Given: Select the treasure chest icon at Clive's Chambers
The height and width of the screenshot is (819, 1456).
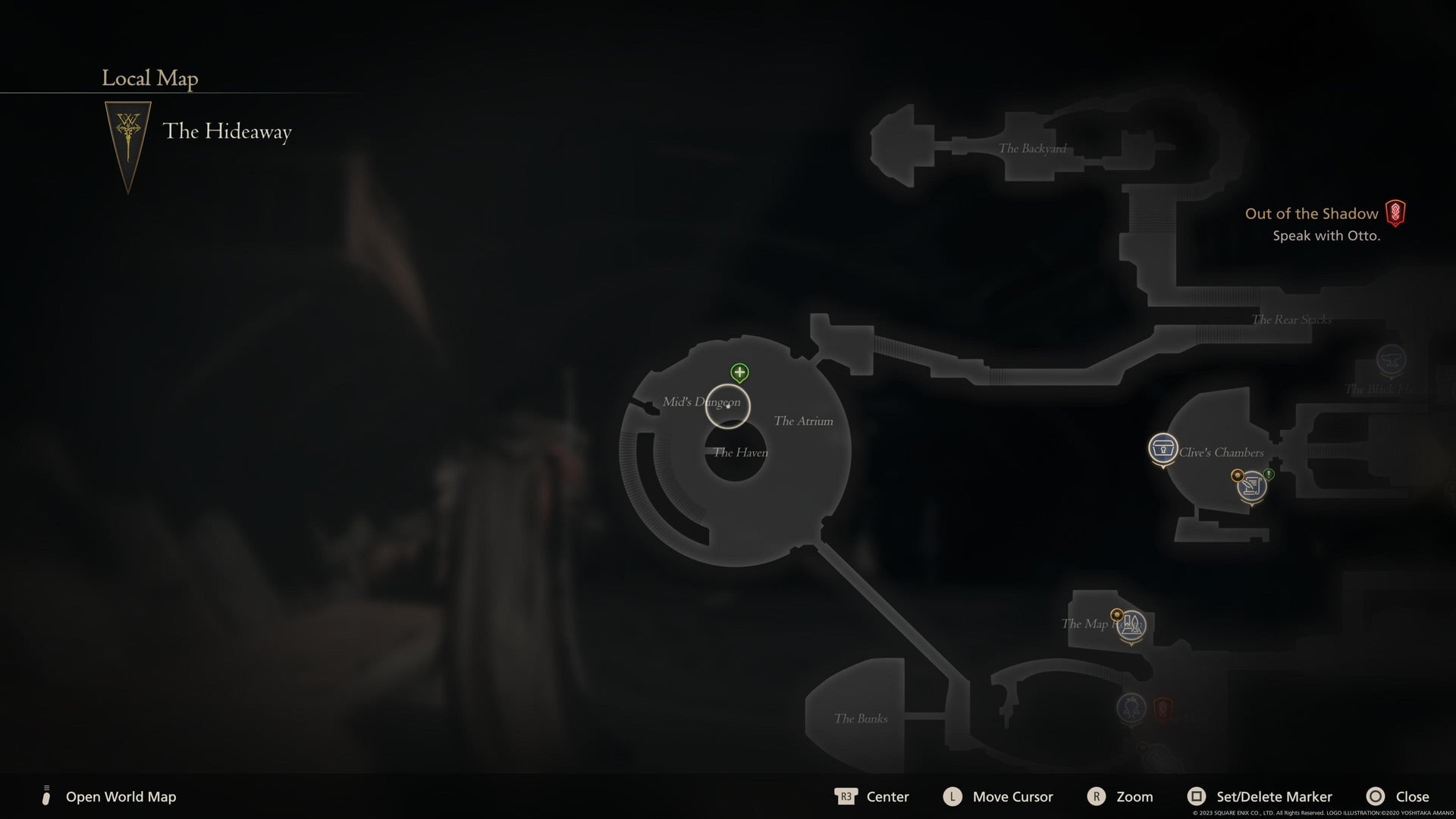Looking at the screenshot, I should pyautogui.click(x=1163, y=448).
